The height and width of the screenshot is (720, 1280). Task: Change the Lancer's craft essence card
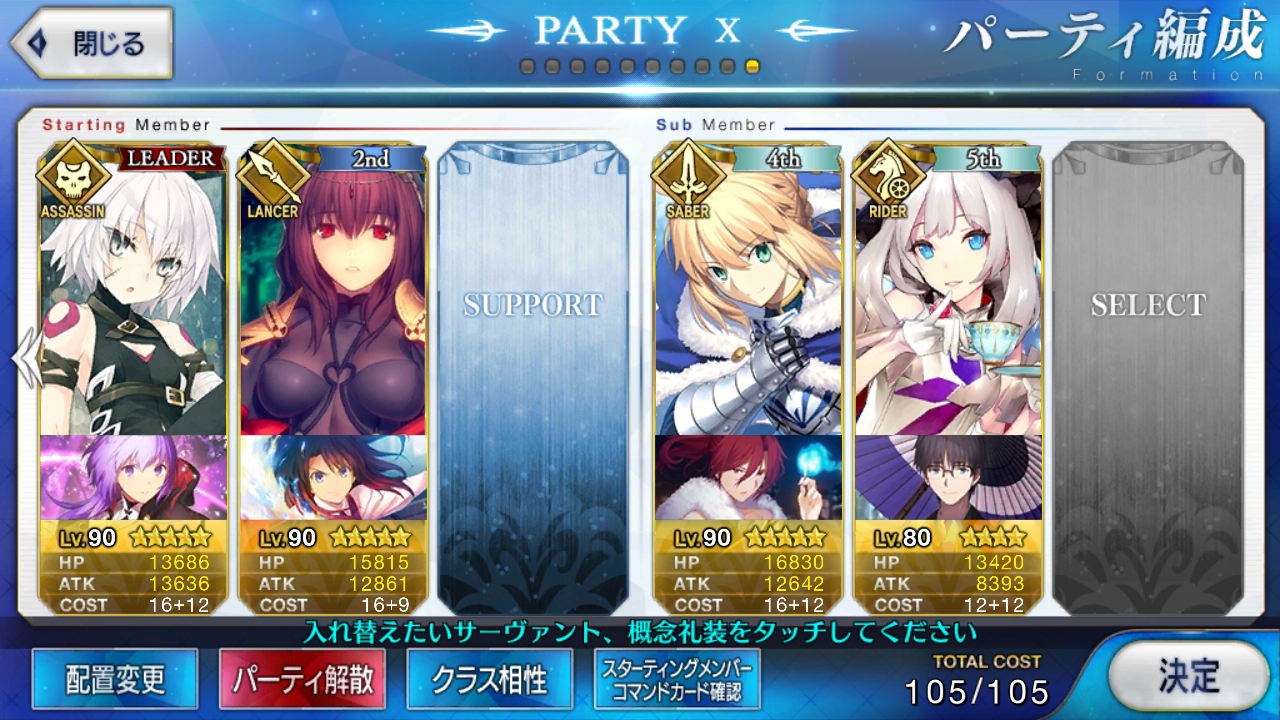click(333, 478)
